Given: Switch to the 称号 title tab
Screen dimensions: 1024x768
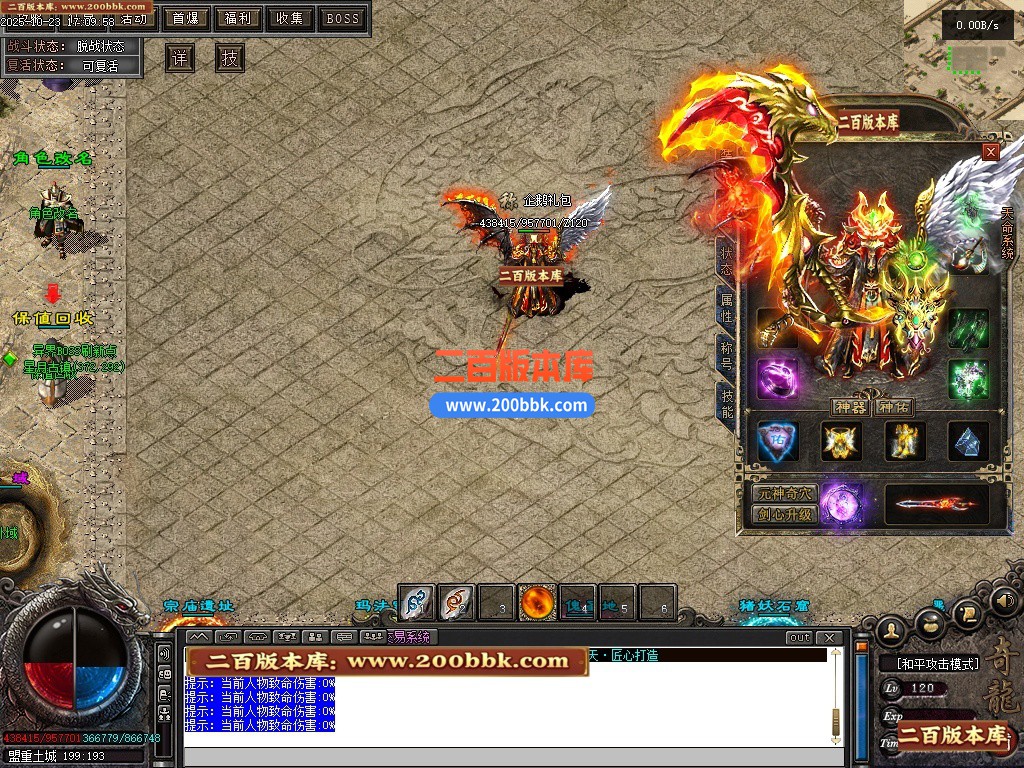Looking at the screenshot, I should (726, 355).
